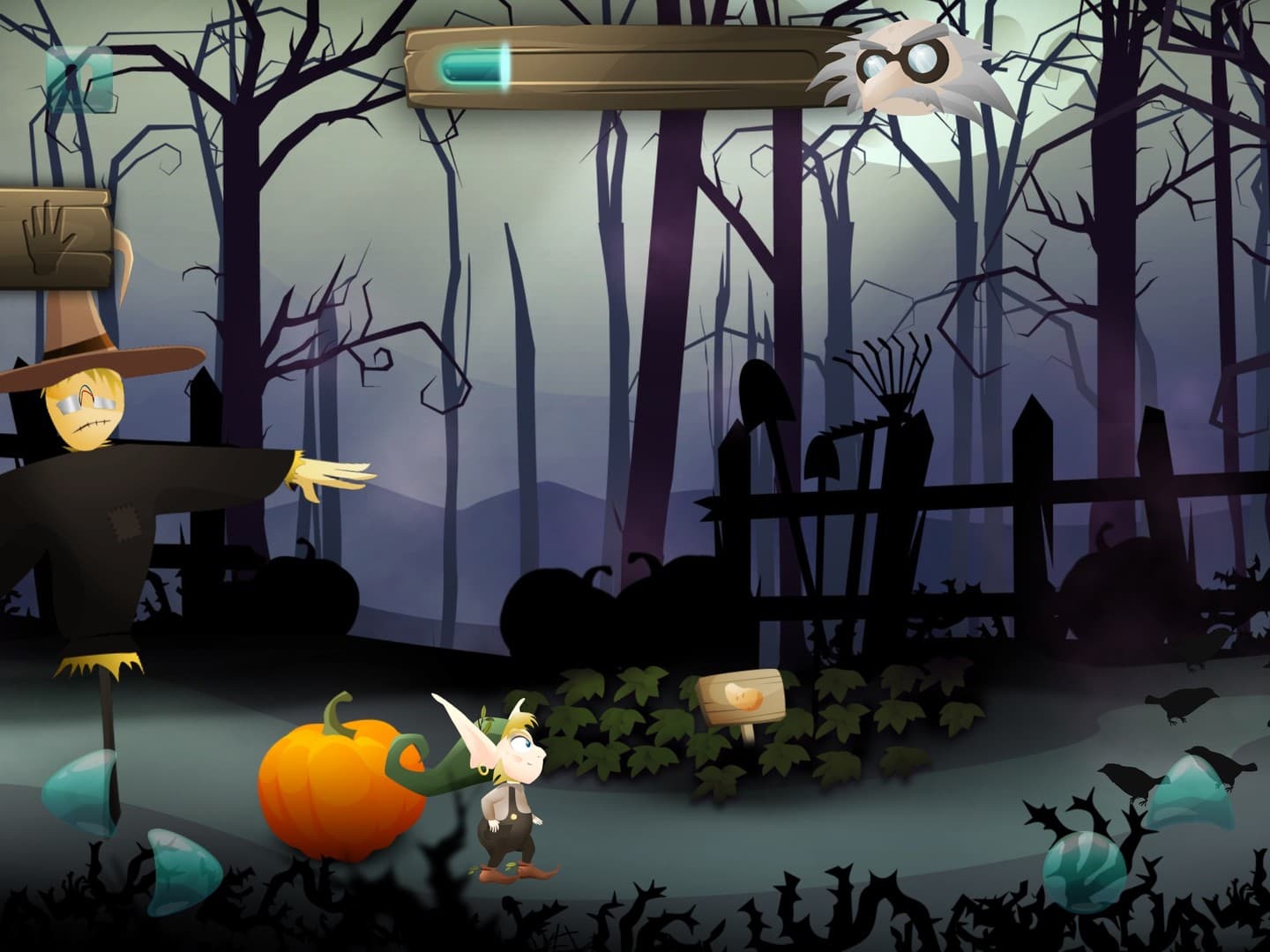Click the glowing gem inside the progress bar

click(x=472, y=66)
